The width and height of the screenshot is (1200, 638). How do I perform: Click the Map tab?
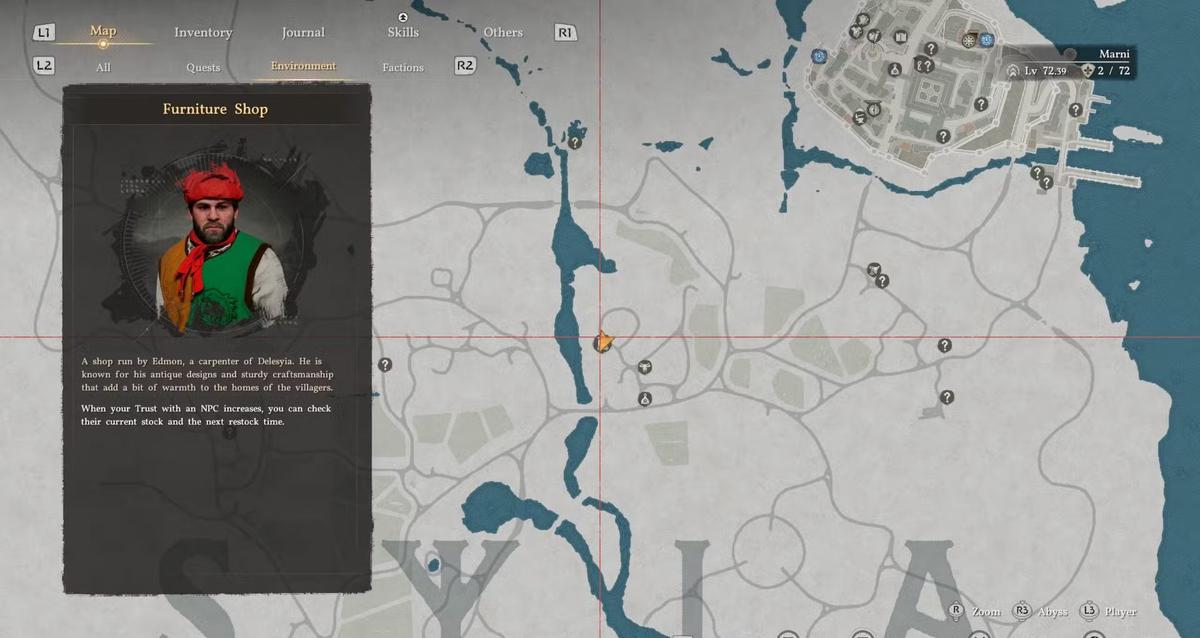(x=103, y=31)
